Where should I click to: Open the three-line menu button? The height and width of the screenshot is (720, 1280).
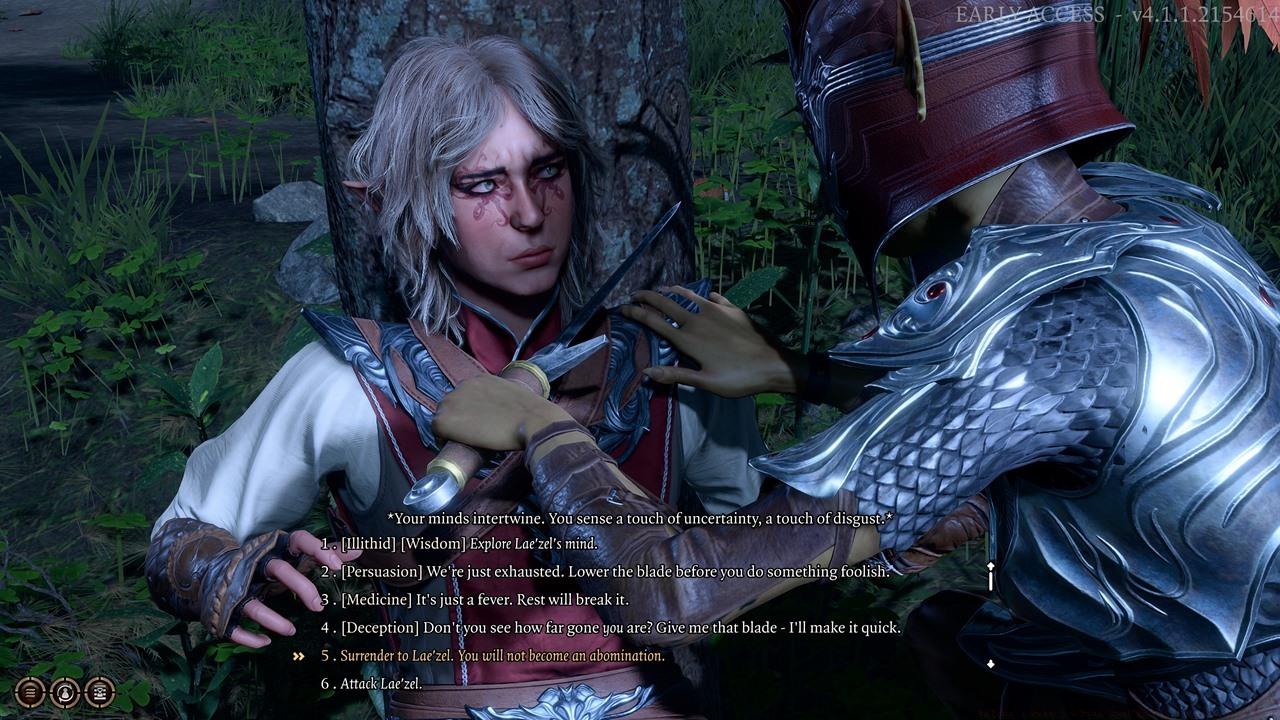pos(31,690)
